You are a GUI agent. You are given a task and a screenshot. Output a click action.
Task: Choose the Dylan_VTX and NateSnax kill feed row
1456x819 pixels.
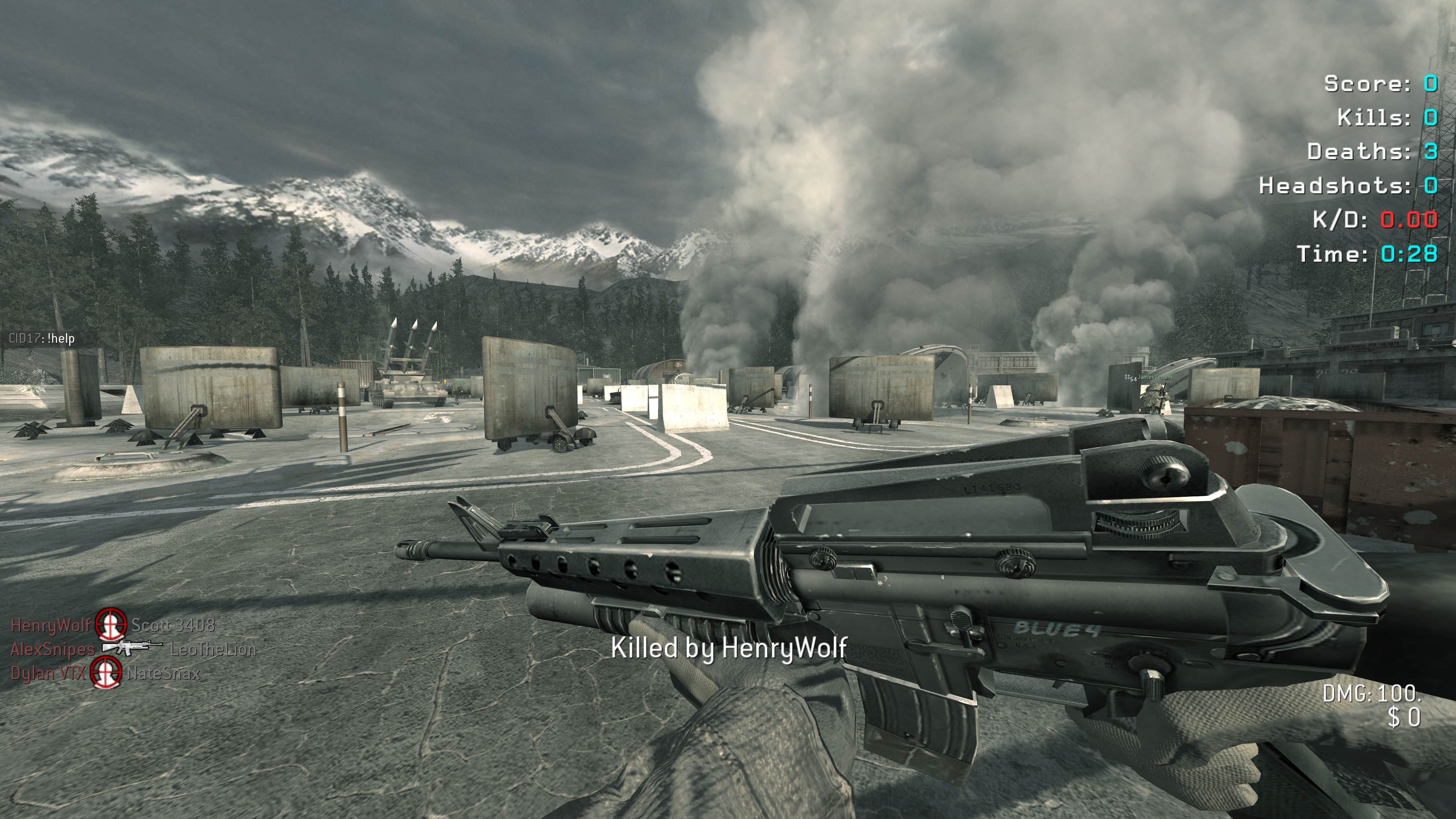[105, 673]
